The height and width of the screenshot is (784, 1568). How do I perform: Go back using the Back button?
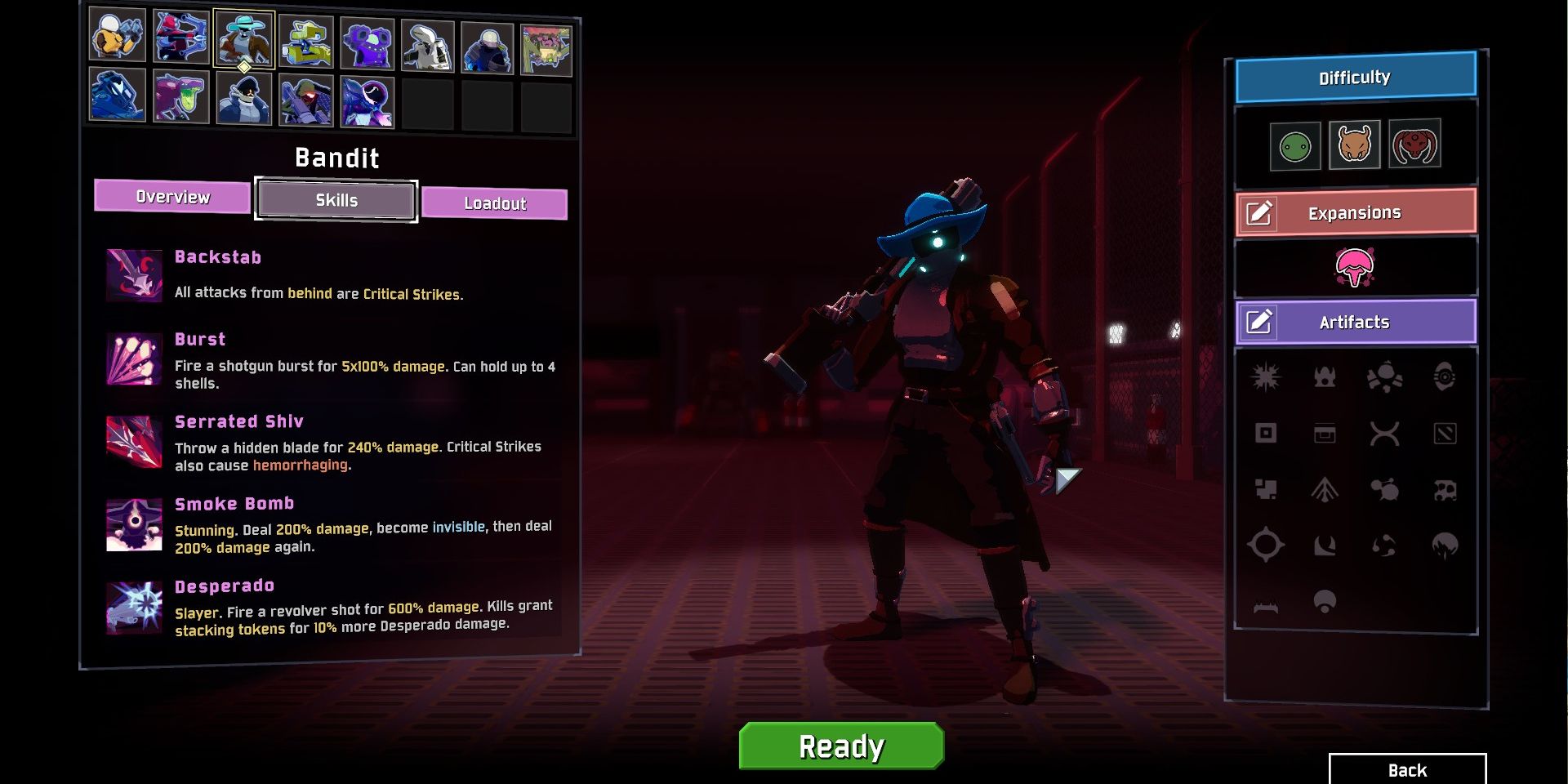click(1407, 770)
